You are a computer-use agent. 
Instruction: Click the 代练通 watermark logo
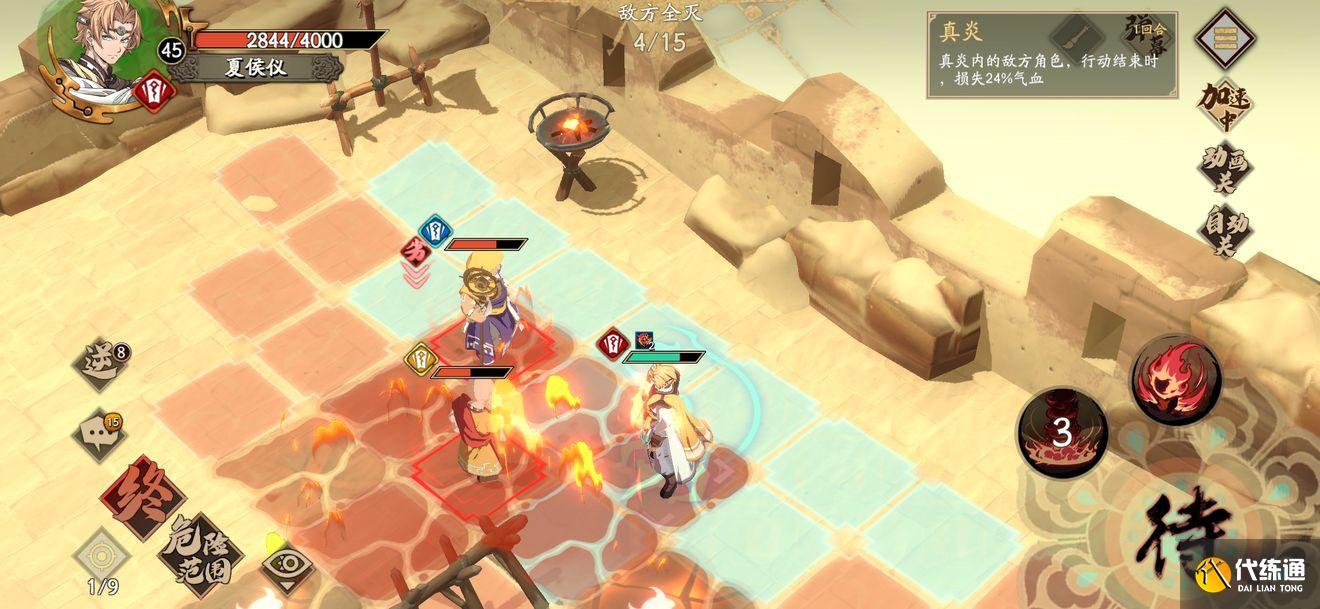pyautogui.click(x=1254, y=580)
